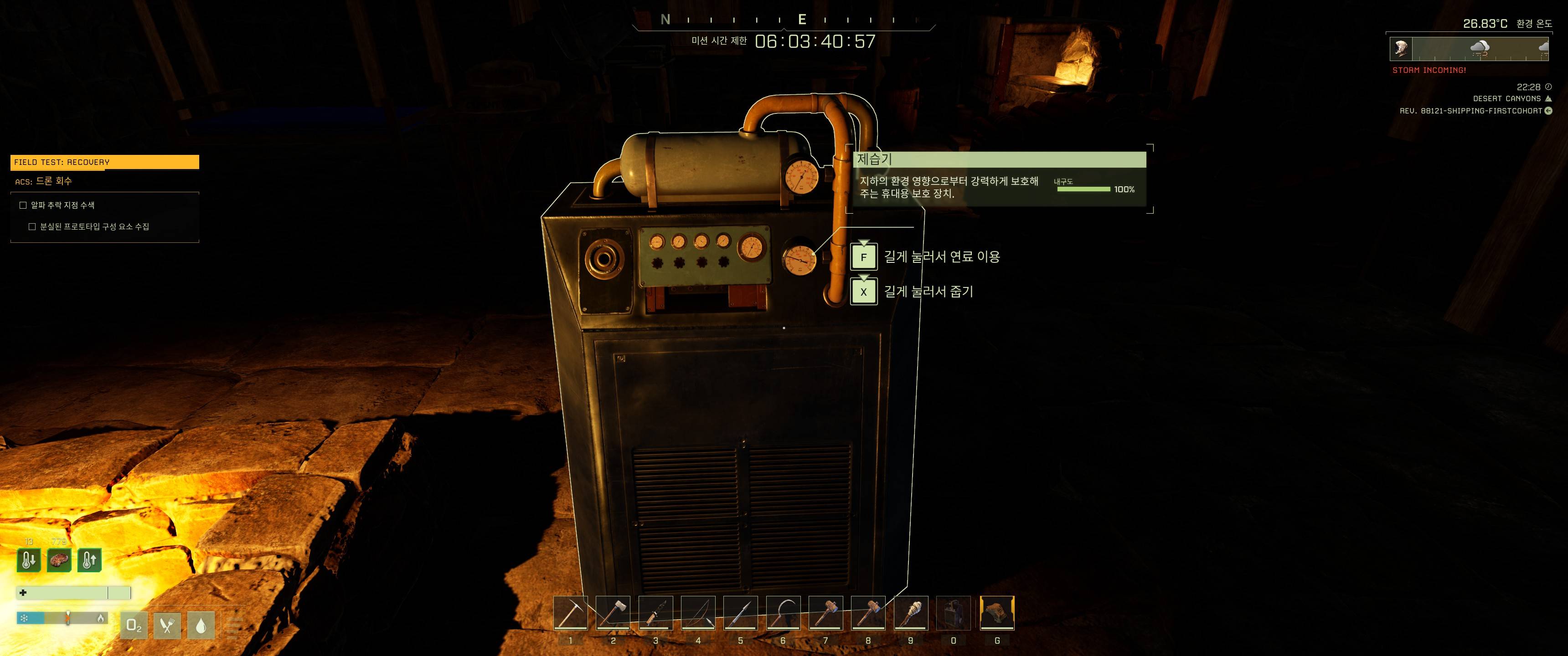Click the cooked meat food buff icon

tap(59, 560)
